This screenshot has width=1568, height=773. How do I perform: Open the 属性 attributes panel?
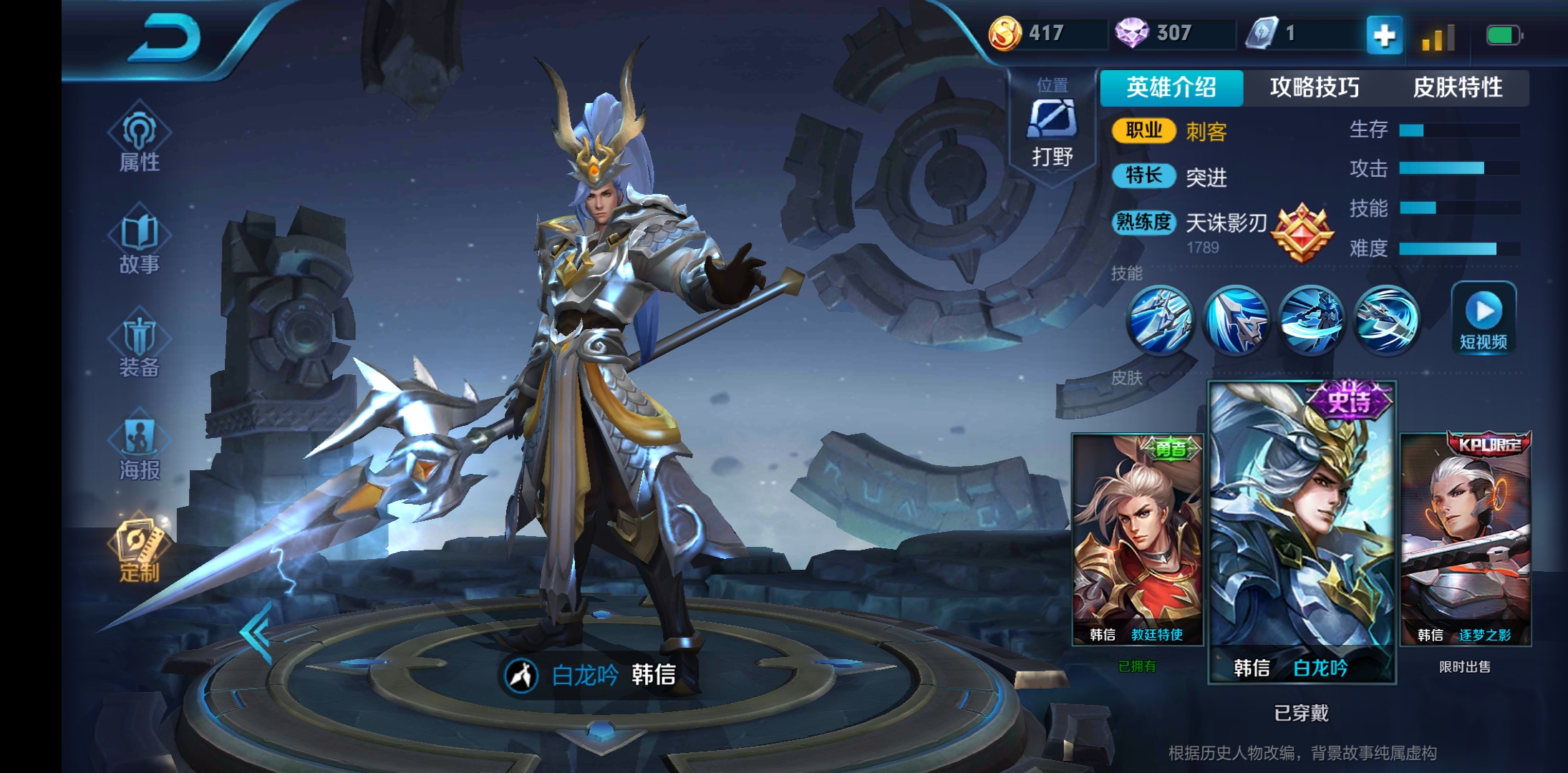(x=139, y=139)
